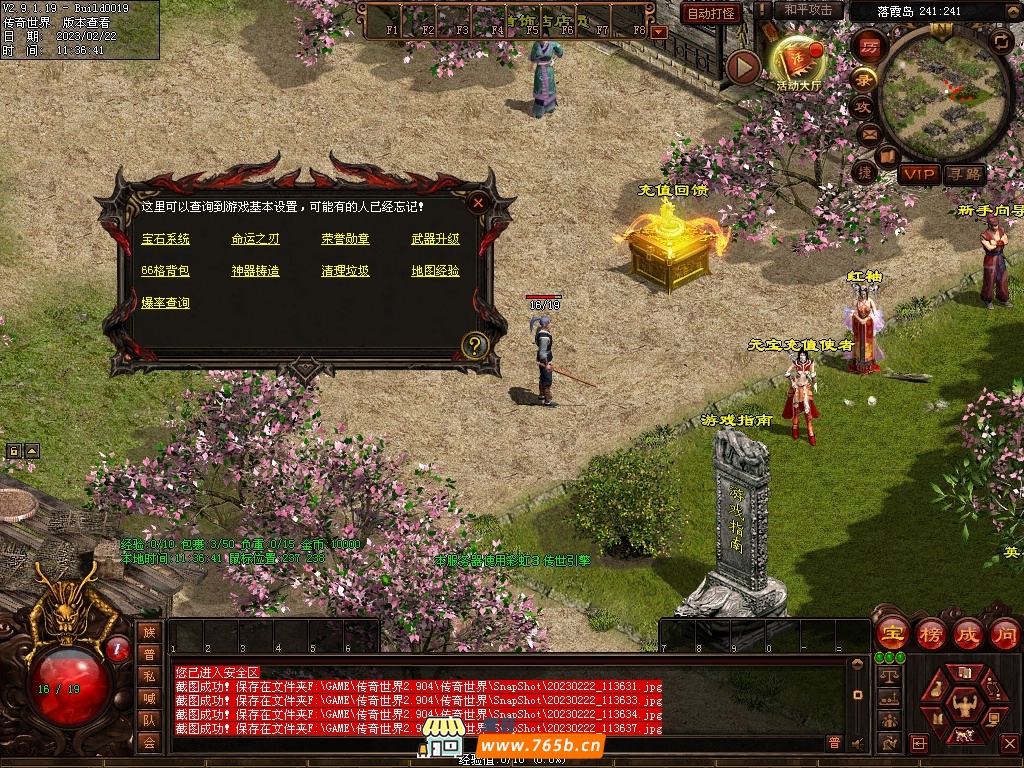Change the 和平攻击 attack mode
Viewport: 1024px width, 768px height.
[x=808, y=10]
